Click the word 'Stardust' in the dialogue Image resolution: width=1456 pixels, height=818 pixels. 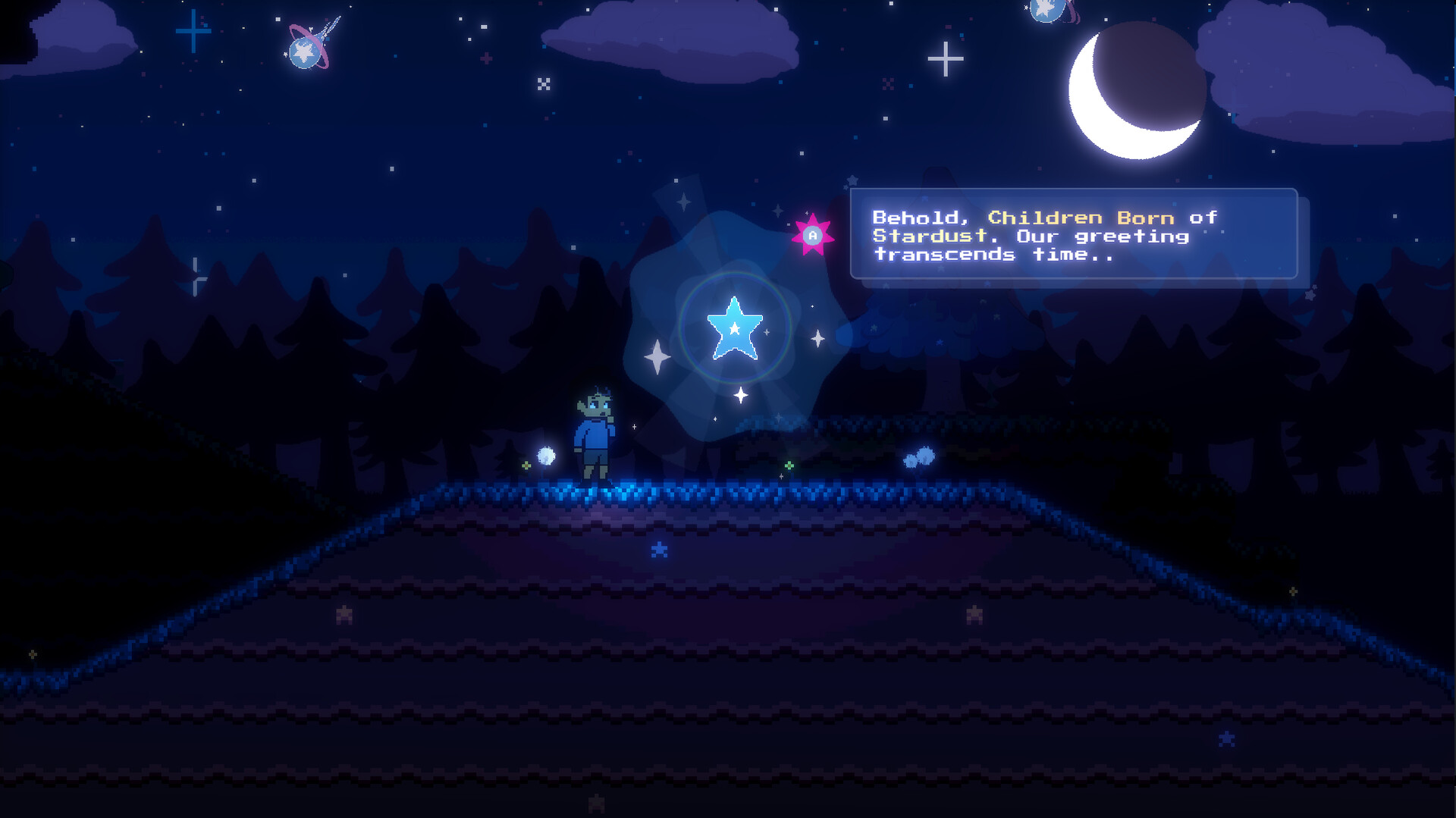[x=929, y=237]
